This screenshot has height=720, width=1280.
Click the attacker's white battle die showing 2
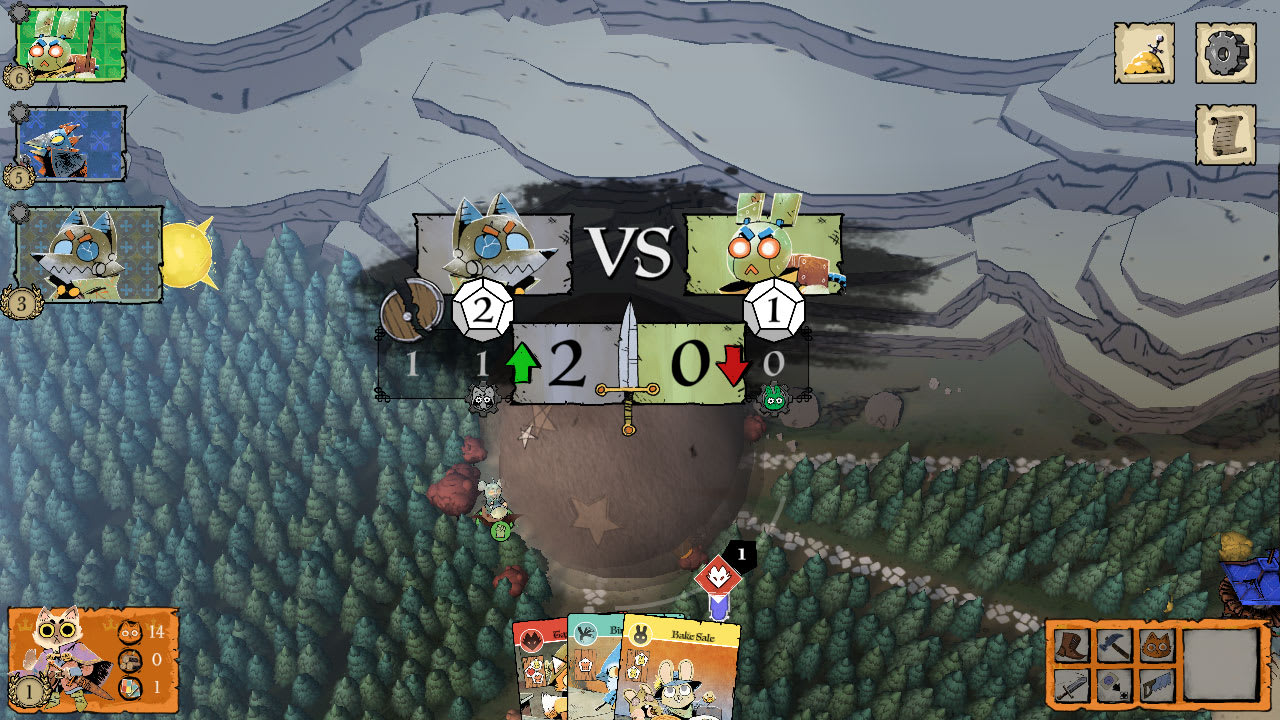coord(483,310)
